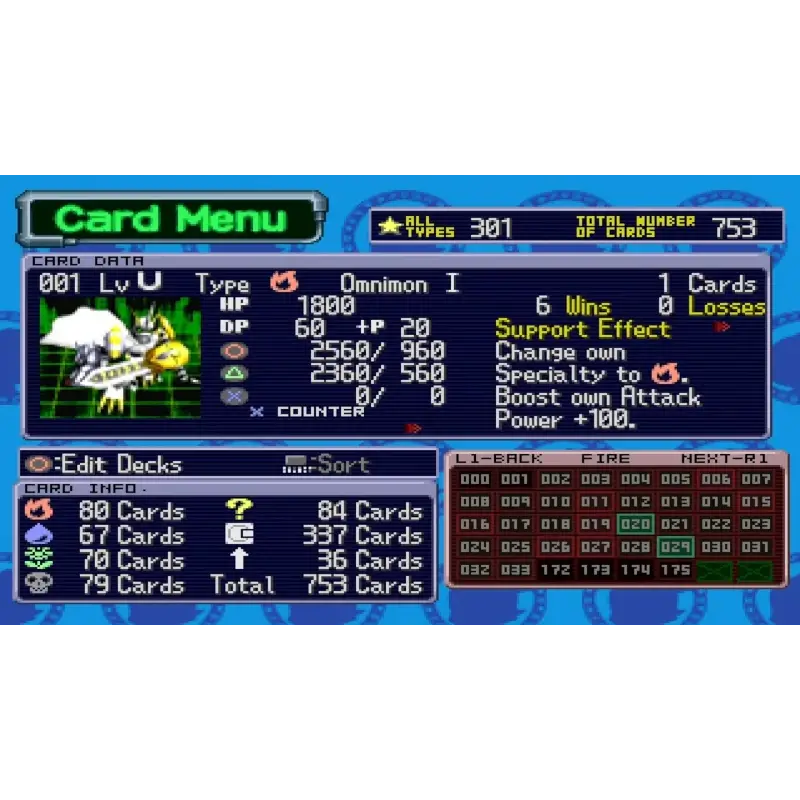800x800 pixels.
Task: Pick card 007 from the grid
Action: coord(756,480)
